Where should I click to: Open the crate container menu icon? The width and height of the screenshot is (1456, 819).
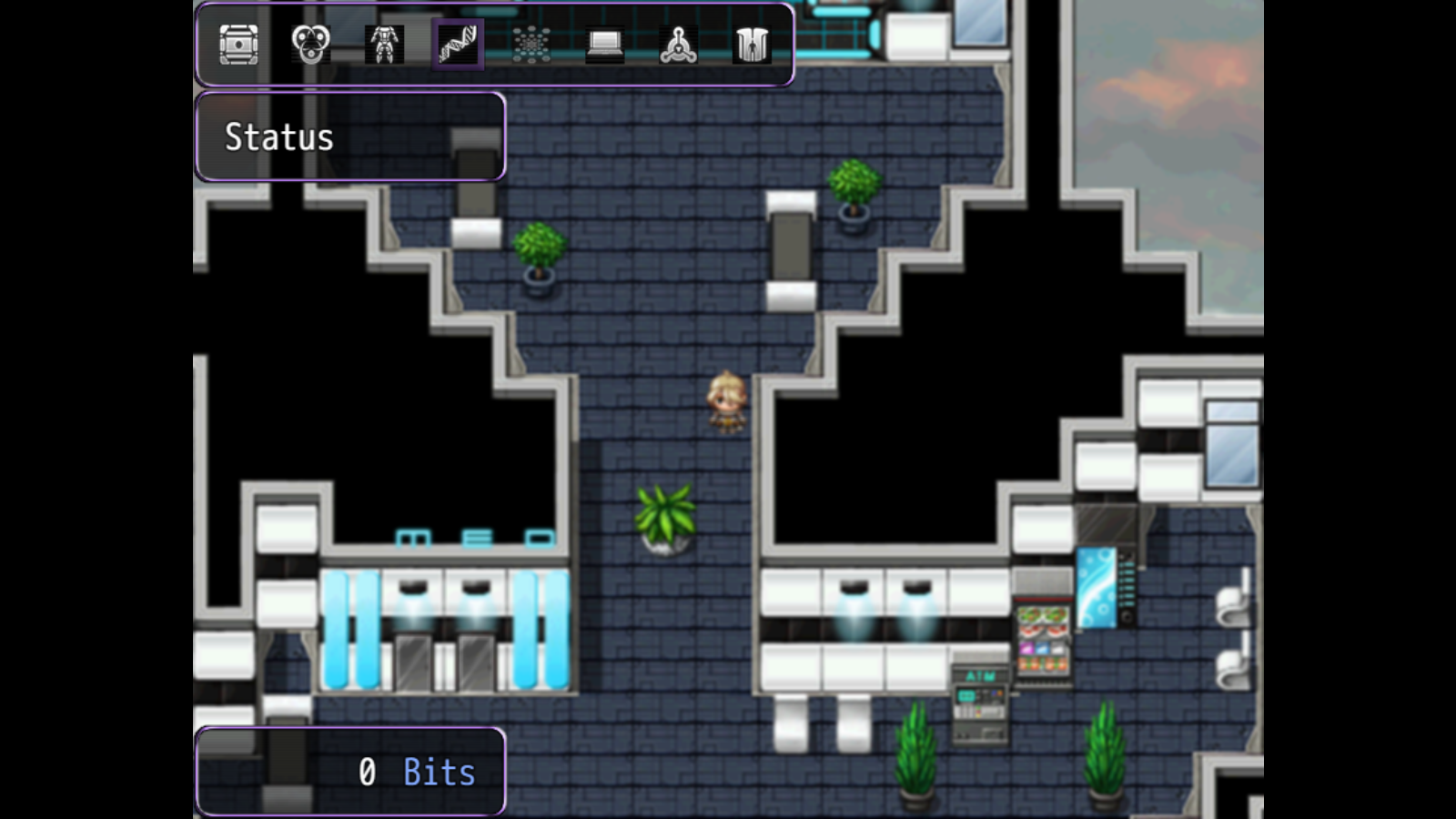point(238,45)
